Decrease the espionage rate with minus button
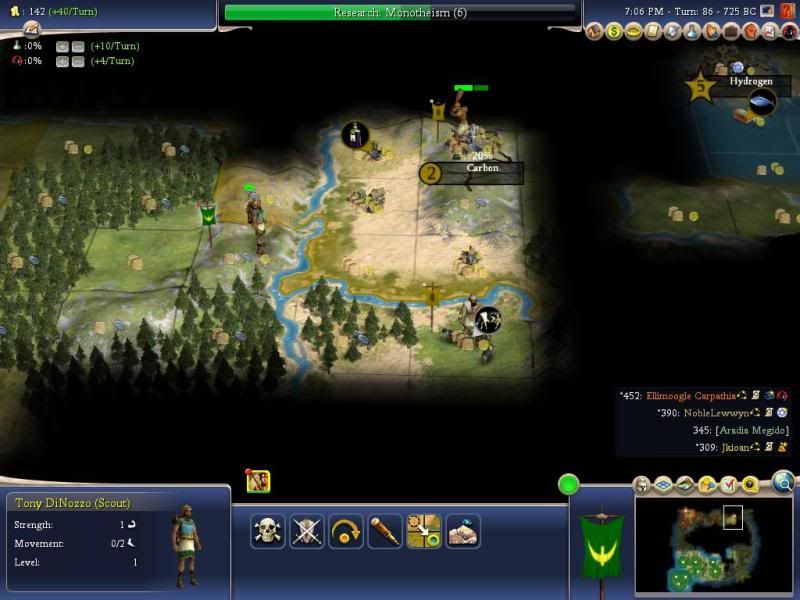Viewport: 800px width, 600px height. point(77,62)
